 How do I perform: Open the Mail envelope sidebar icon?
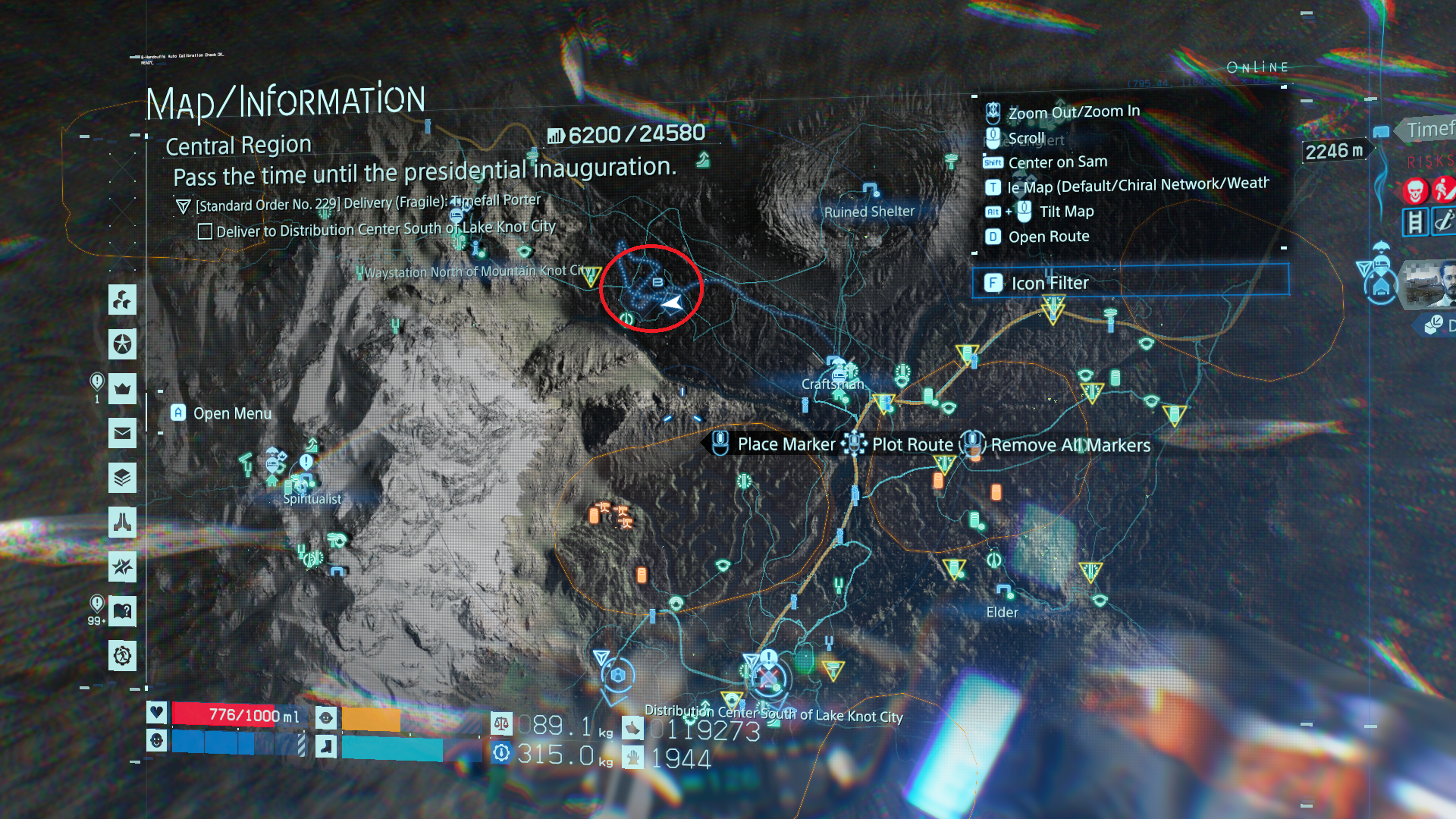pos(122,434)
